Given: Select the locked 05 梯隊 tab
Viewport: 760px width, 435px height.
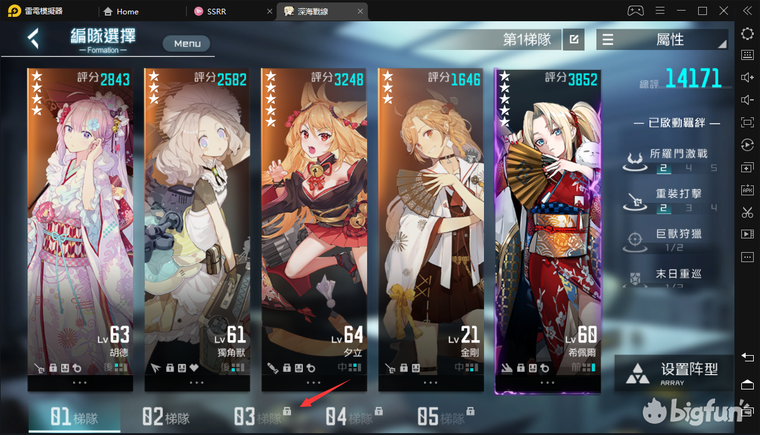Looking at the screenshot, I should (442, 417).
